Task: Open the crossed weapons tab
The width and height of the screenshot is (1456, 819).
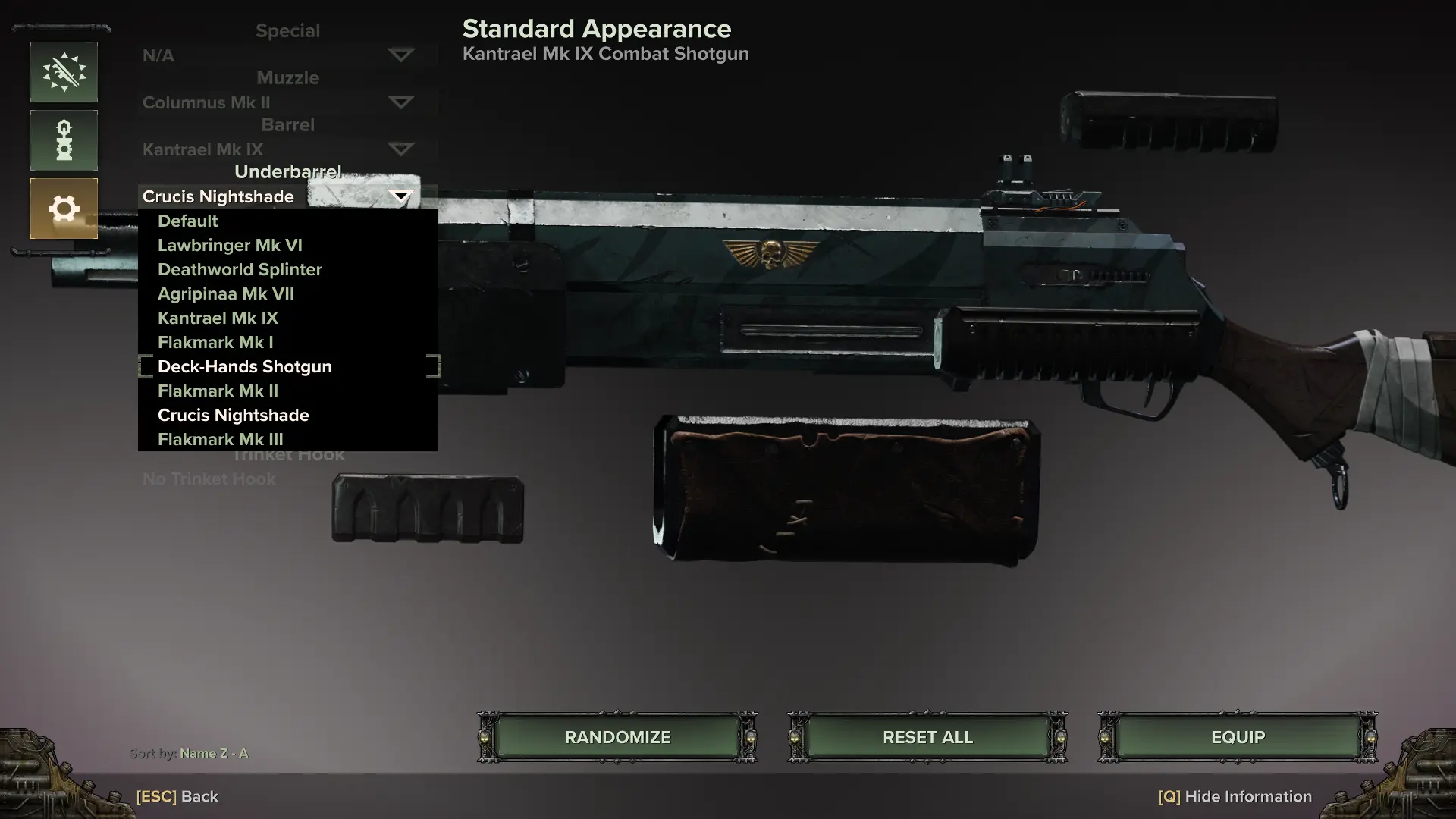Action: 64,72
